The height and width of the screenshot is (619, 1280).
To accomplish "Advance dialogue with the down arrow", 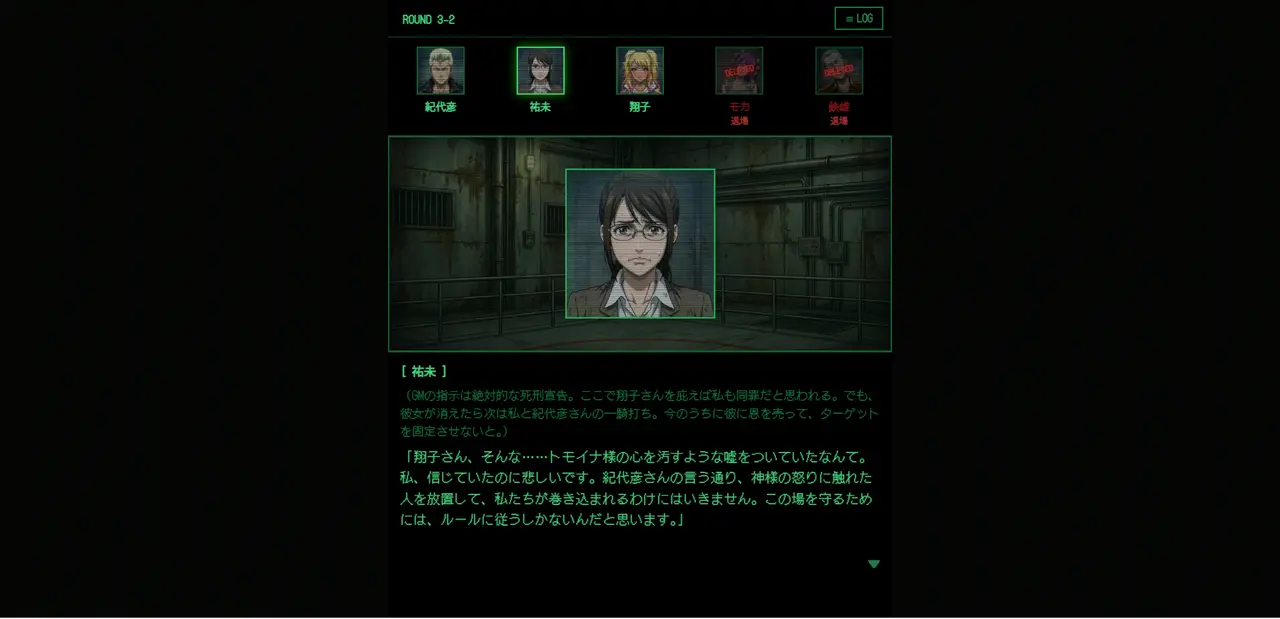I will pyautogui.click(x=874, y=564).
